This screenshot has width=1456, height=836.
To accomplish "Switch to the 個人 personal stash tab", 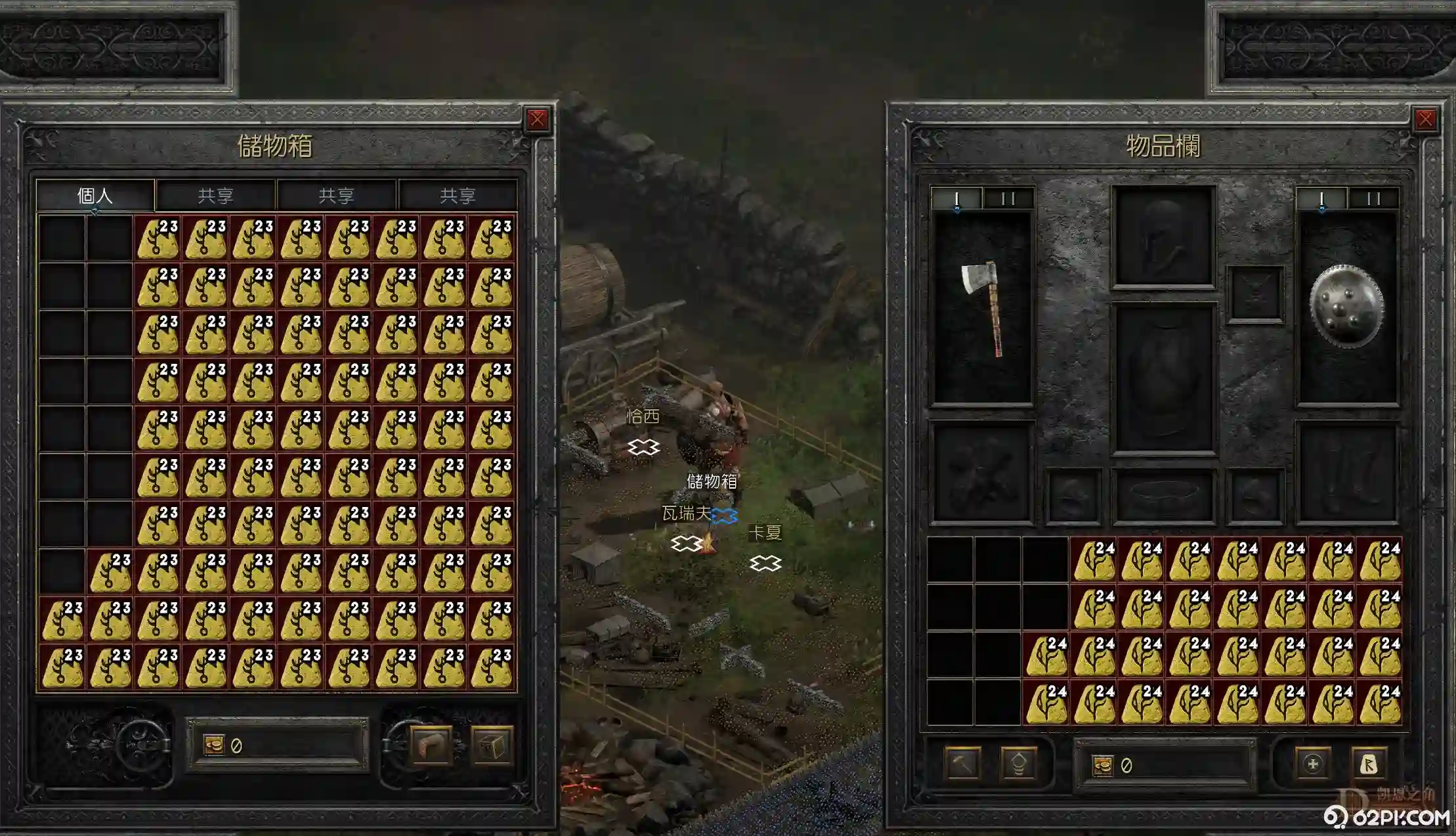I will coord(95,196).
